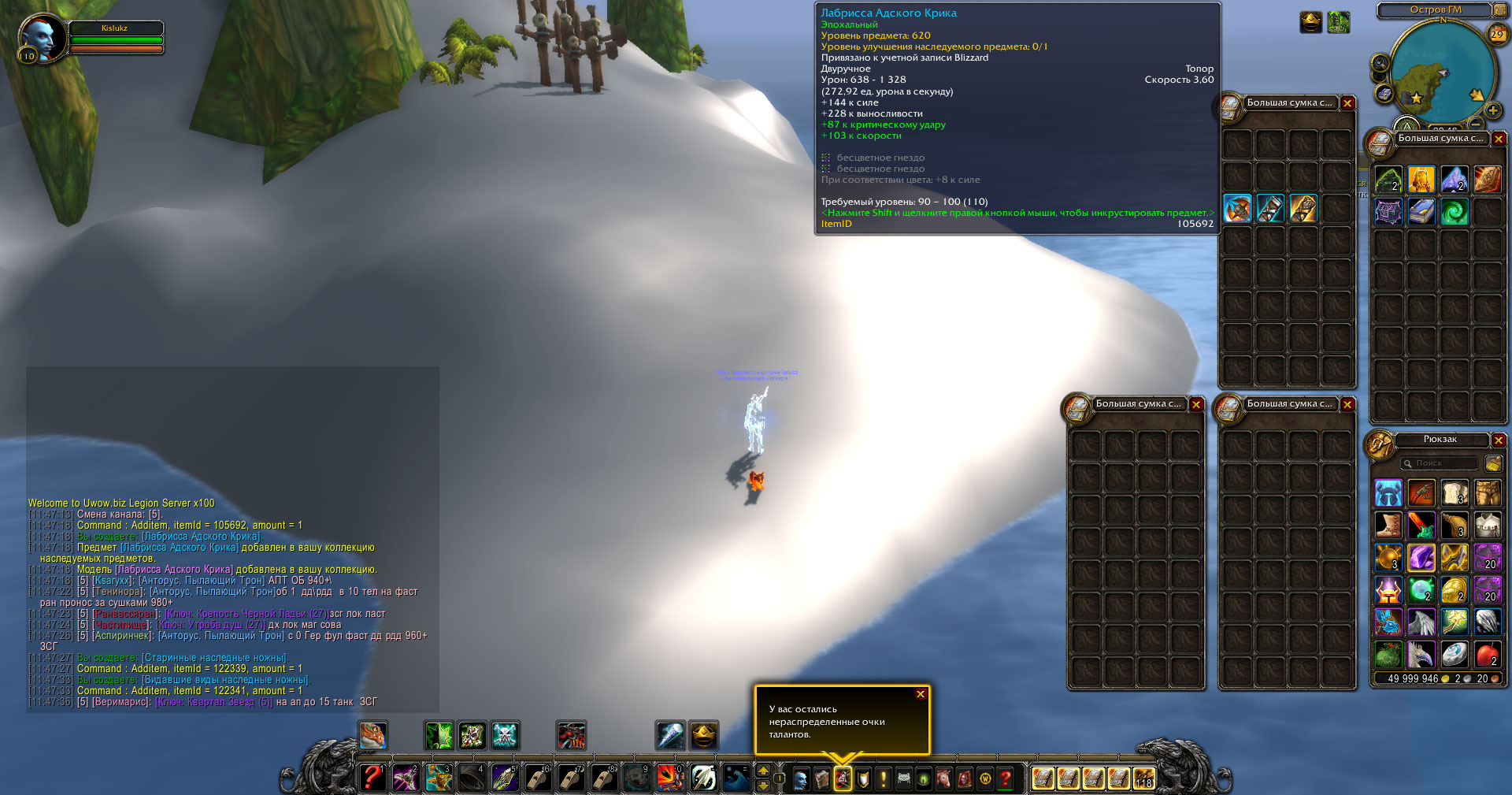Zoom in the minimap with plus button
This screenshot has height=795, width=1512.
pos(1492,111)
